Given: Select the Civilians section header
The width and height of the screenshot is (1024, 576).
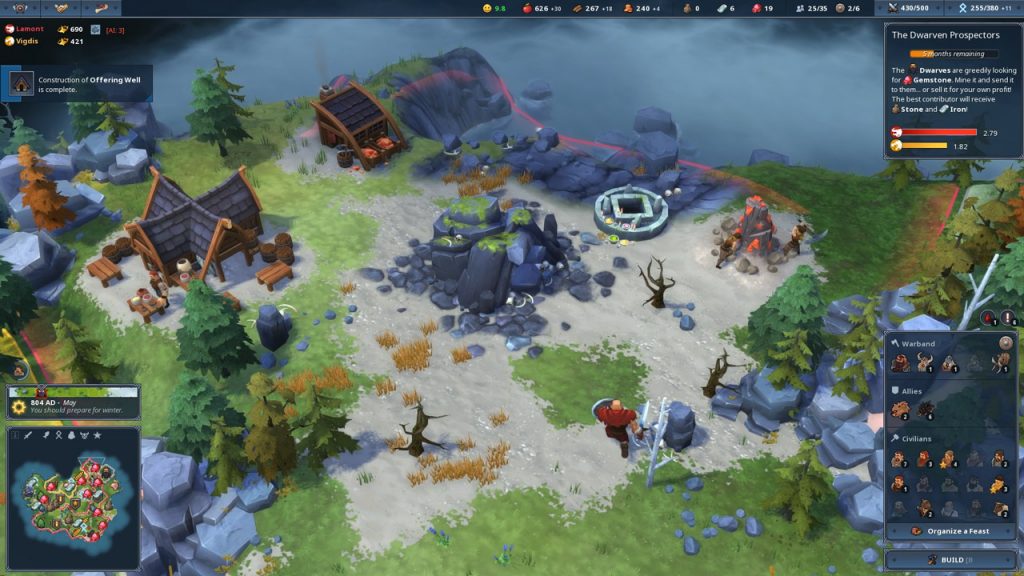Looking at the screenshot, I should [x=921, y=438].
